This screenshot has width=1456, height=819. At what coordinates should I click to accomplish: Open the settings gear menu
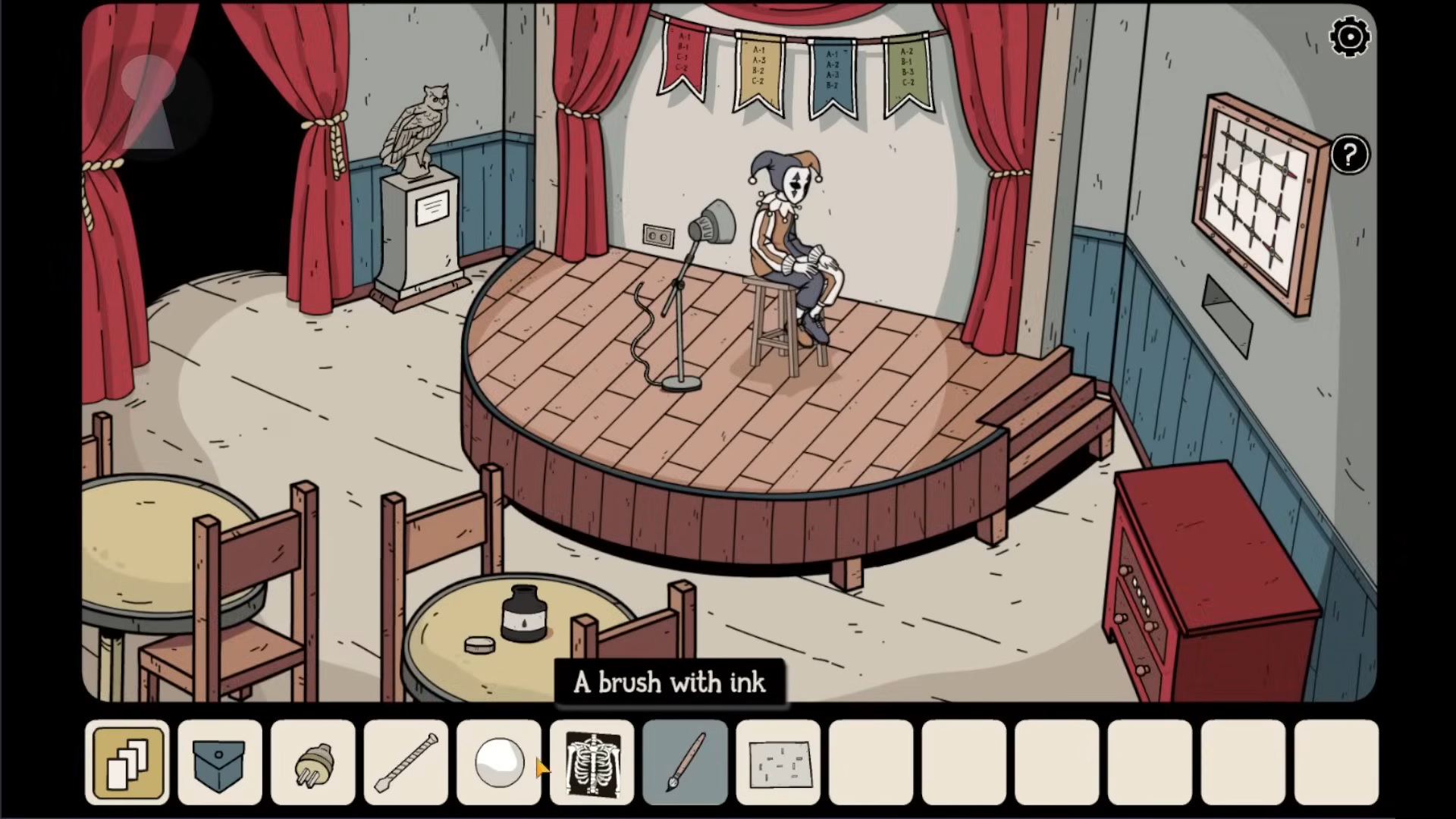coord(1350,37)
